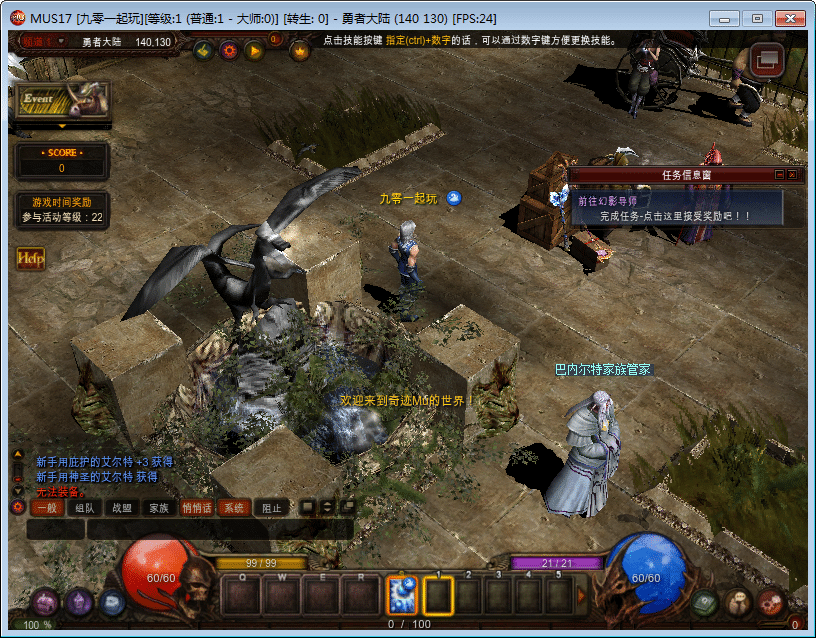Toggle the 系统 system message channel
This screenshot has height=638, width=816.
click(x=233, y=508)
